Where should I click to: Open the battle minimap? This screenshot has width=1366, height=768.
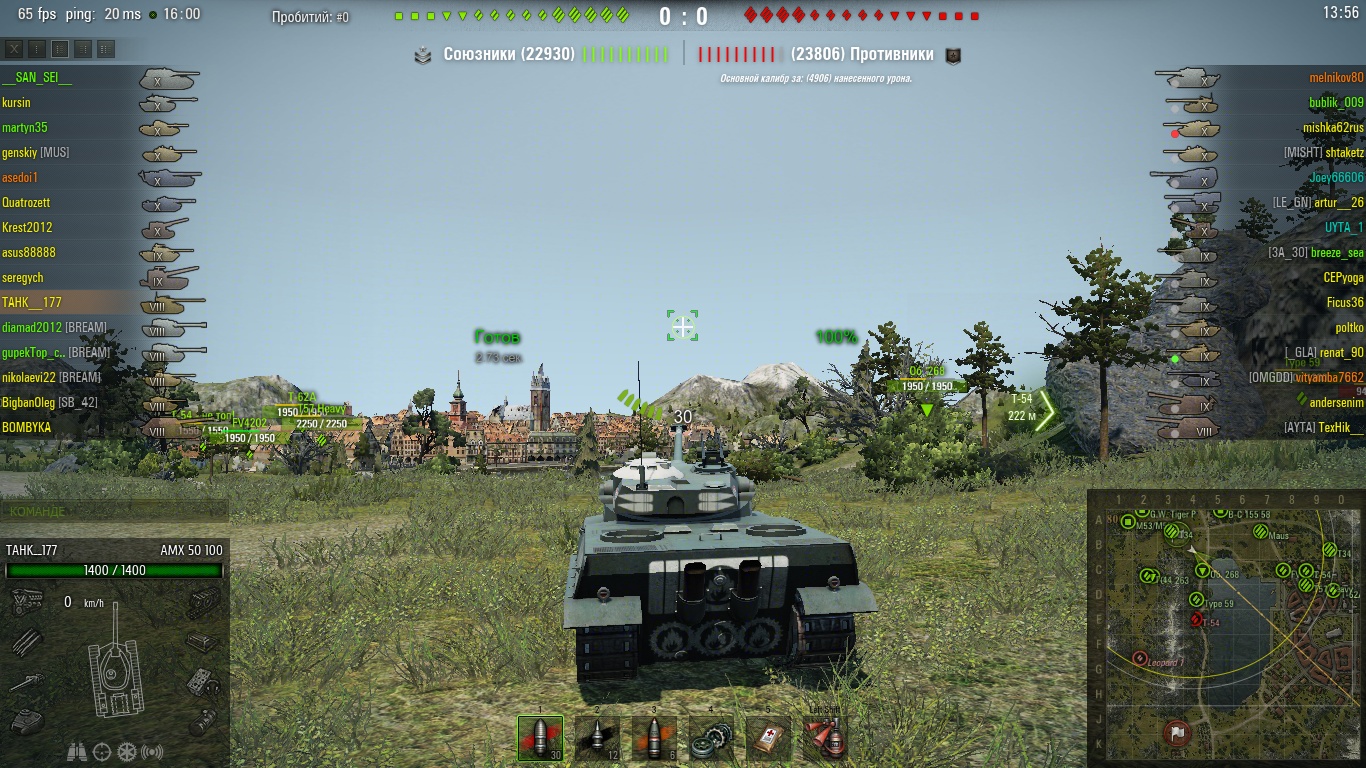point(1224,627)
